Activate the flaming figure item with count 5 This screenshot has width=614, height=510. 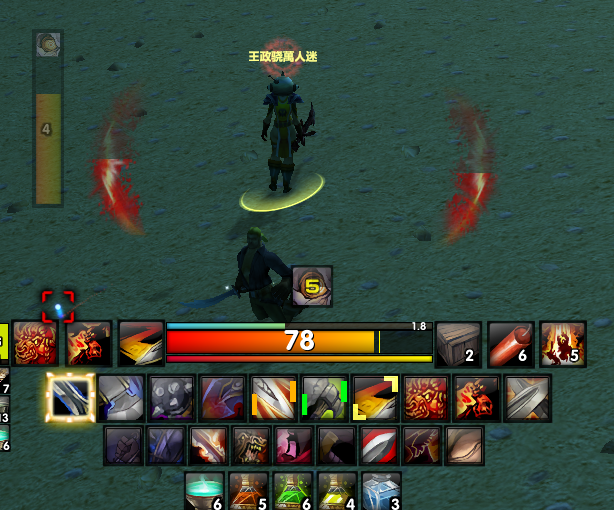(x=562, y=343)
